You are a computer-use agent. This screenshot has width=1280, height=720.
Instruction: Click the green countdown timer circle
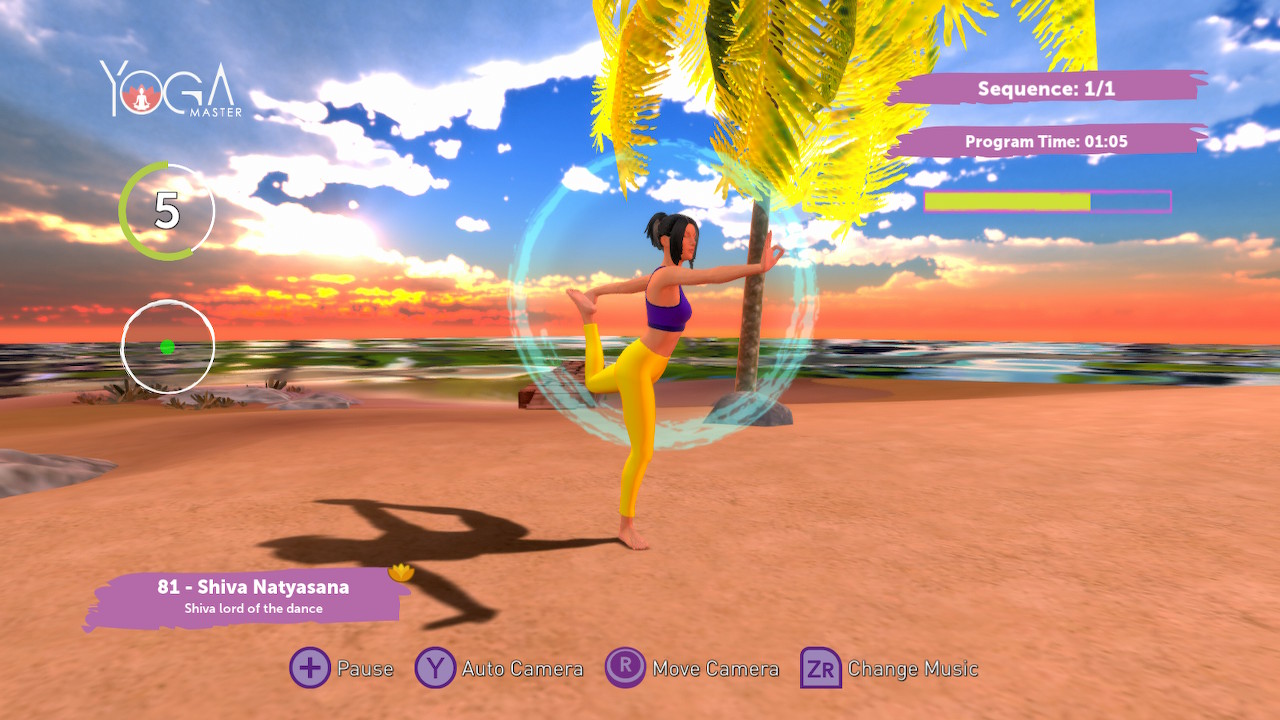pos(168,211)
